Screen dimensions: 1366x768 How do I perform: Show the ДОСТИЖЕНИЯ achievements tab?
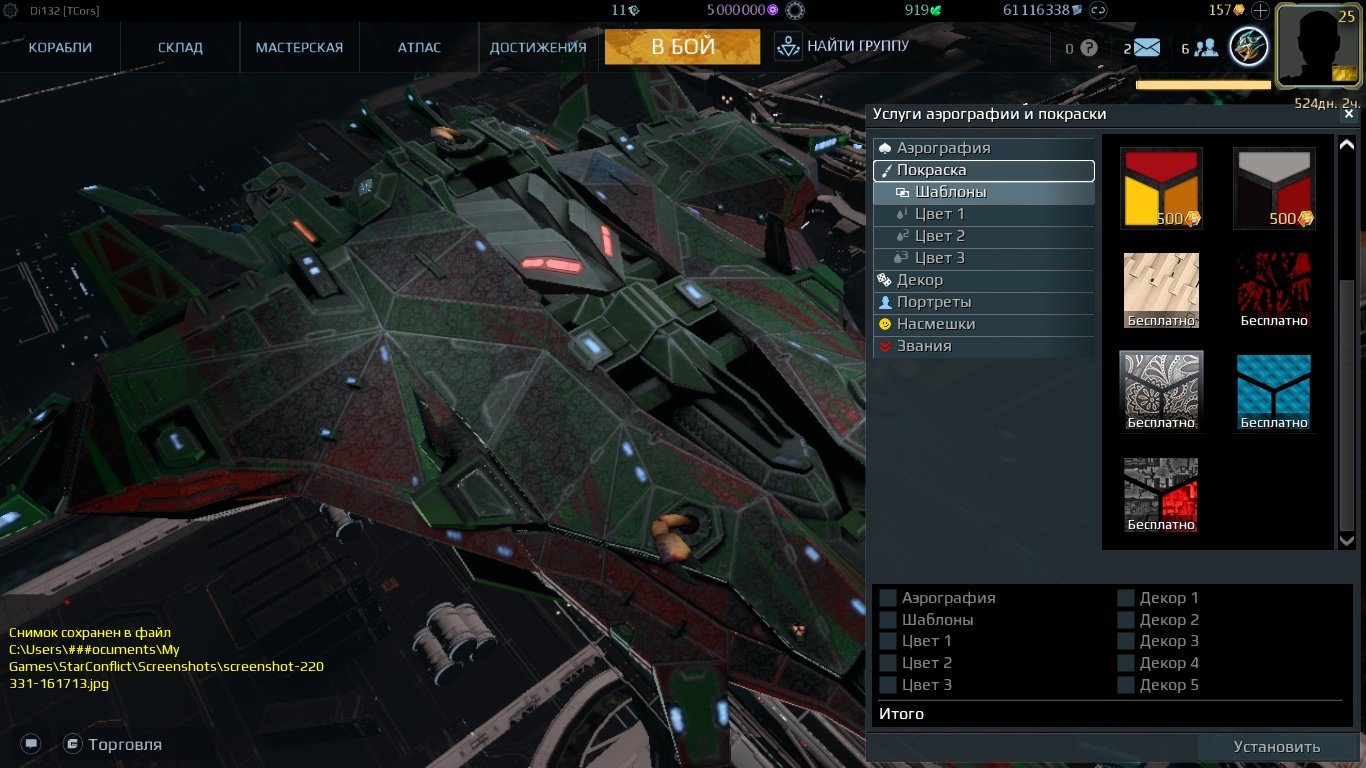coord(538,47)
